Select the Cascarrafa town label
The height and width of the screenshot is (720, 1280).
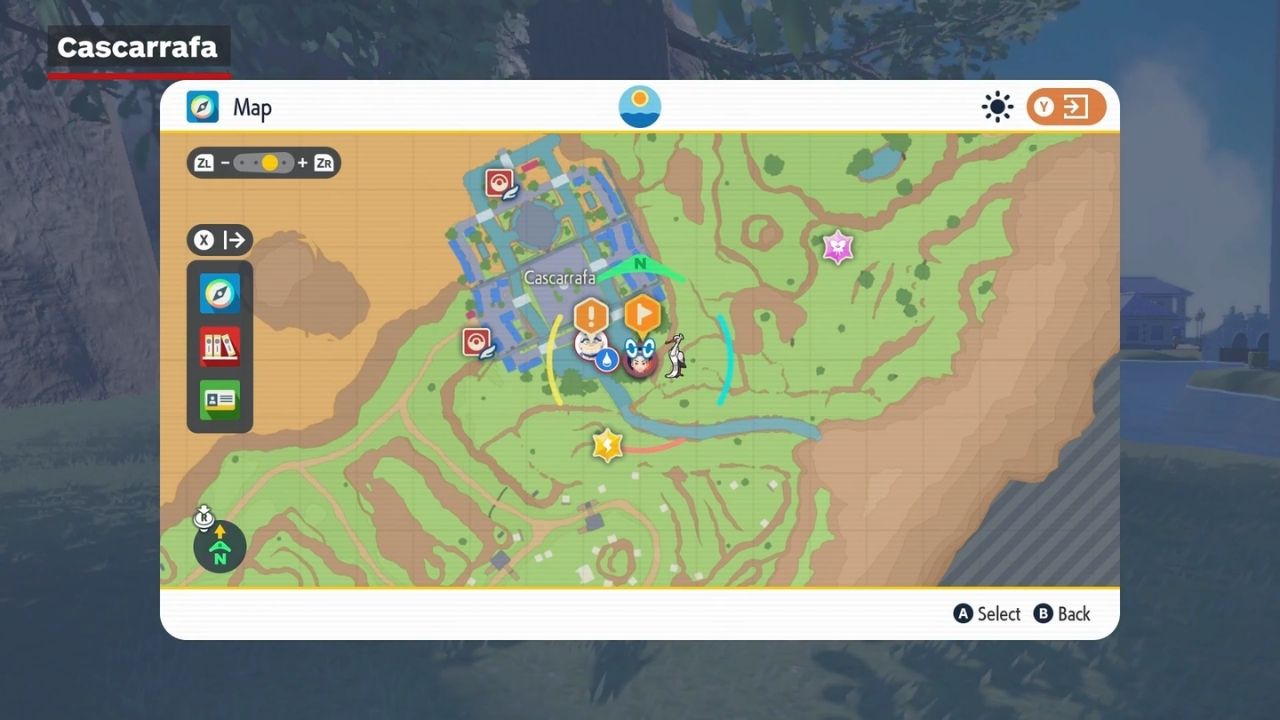pos(559,277)
